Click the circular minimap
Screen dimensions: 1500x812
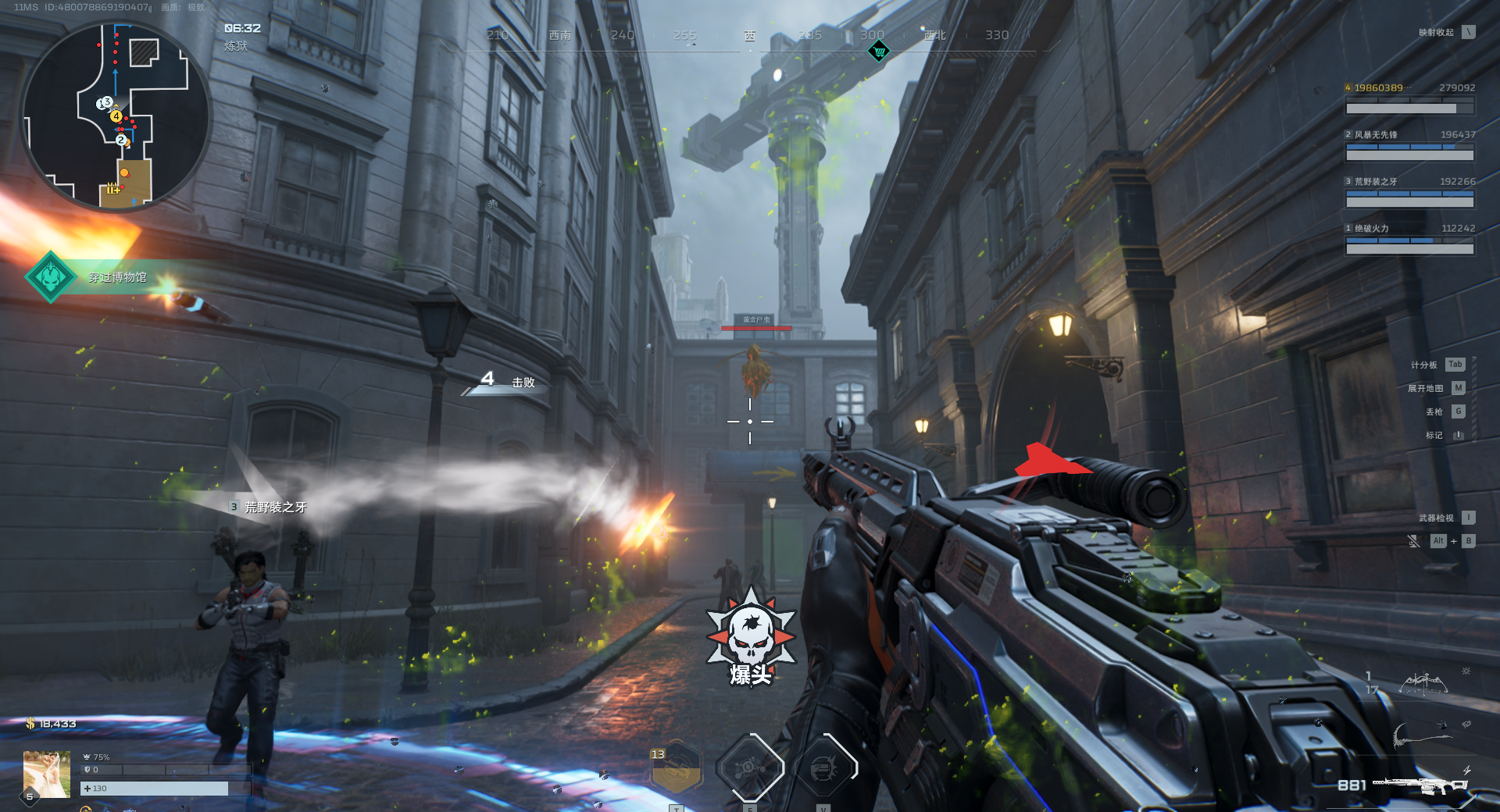tap(116, 117)
